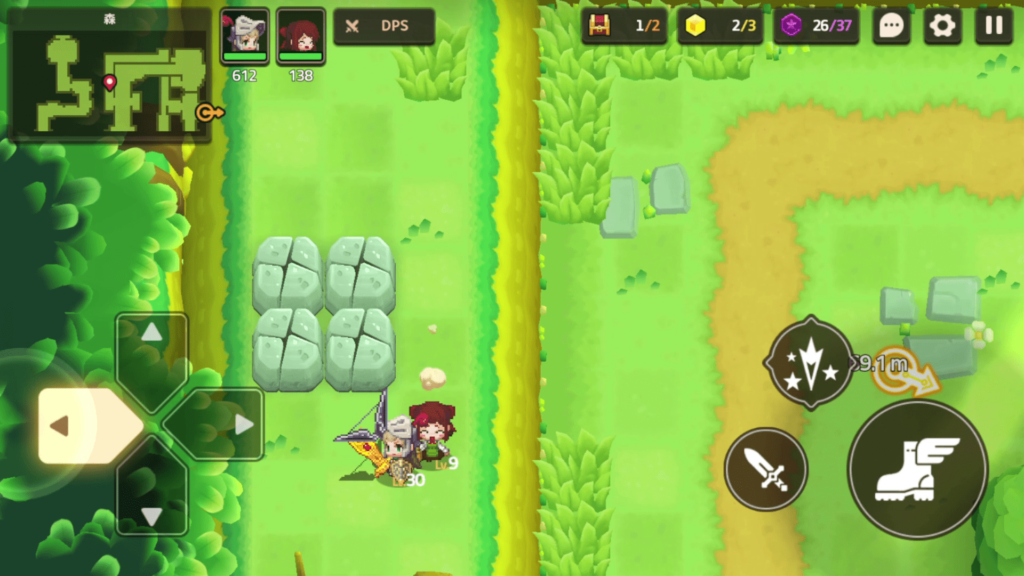Screen dimensions: 1024x576
Task: Toggle the DPS display button
Action: tap(384, 27)
